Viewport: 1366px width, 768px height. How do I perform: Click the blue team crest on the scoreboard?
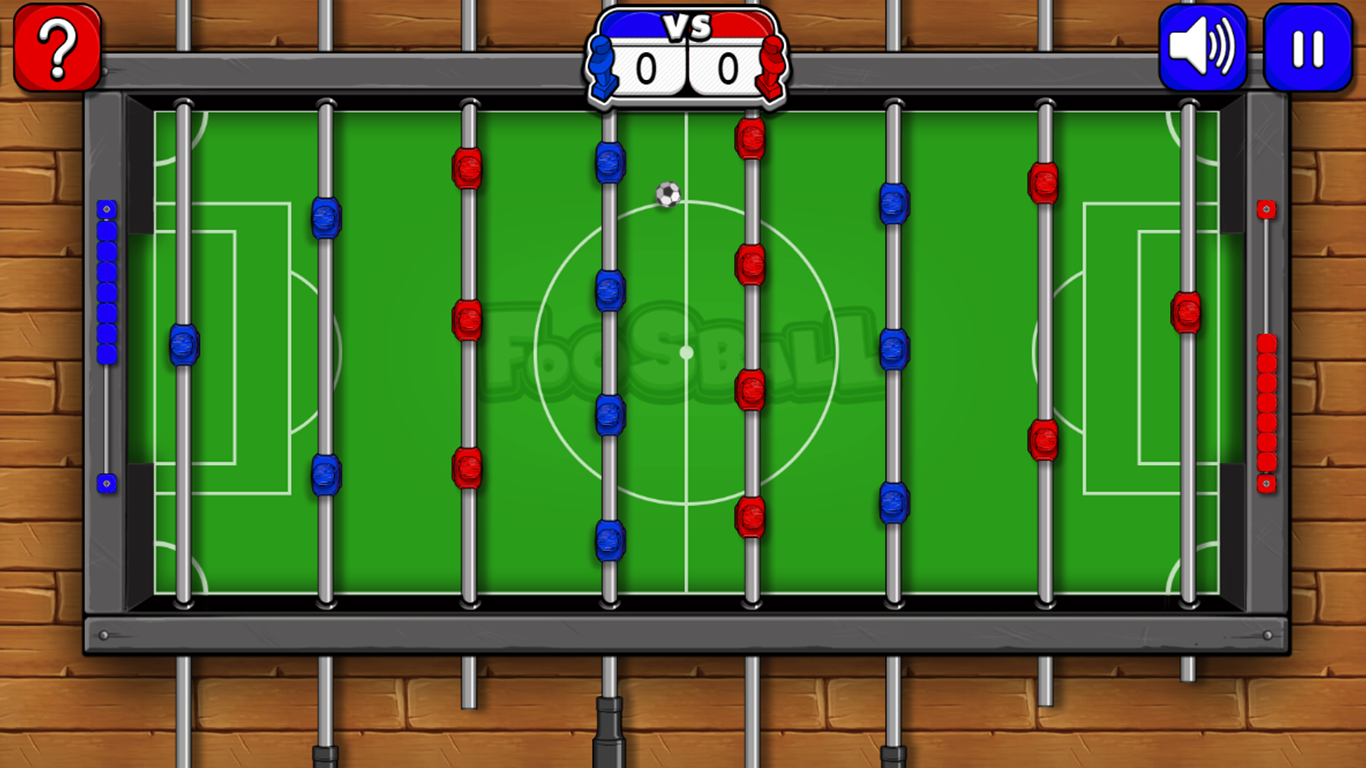pyautogui.click(x=603, y=60)
